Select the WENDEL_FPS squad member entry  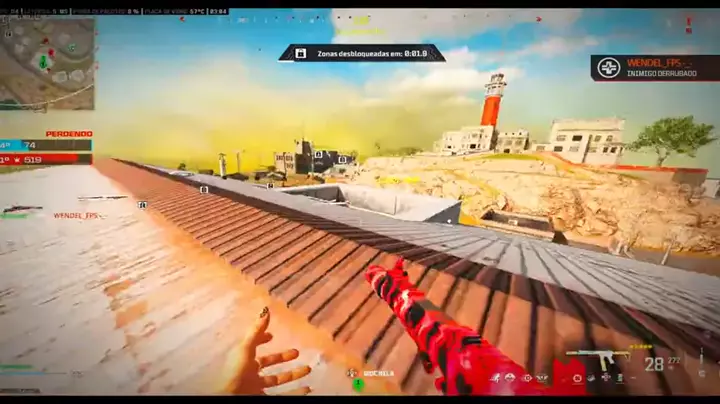coord(78,215)
